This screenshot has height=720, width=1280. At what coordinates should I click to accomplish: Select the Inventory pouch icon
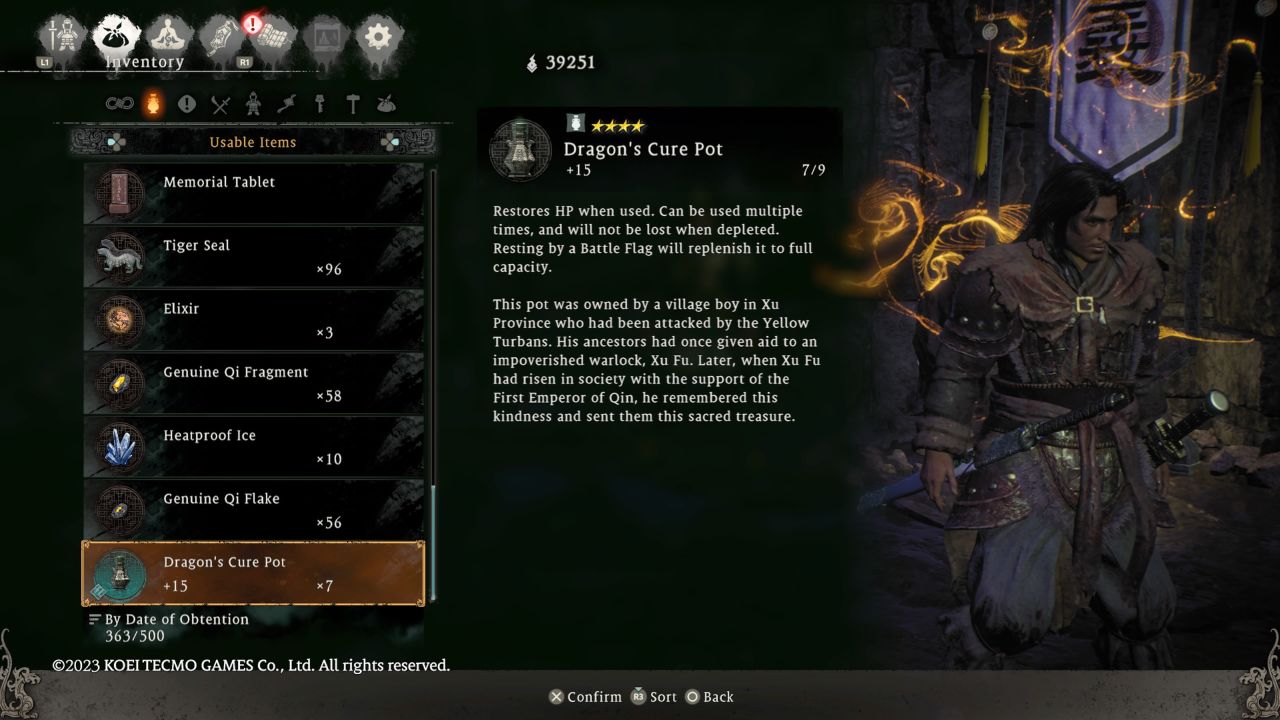click(x=115, y=30)
